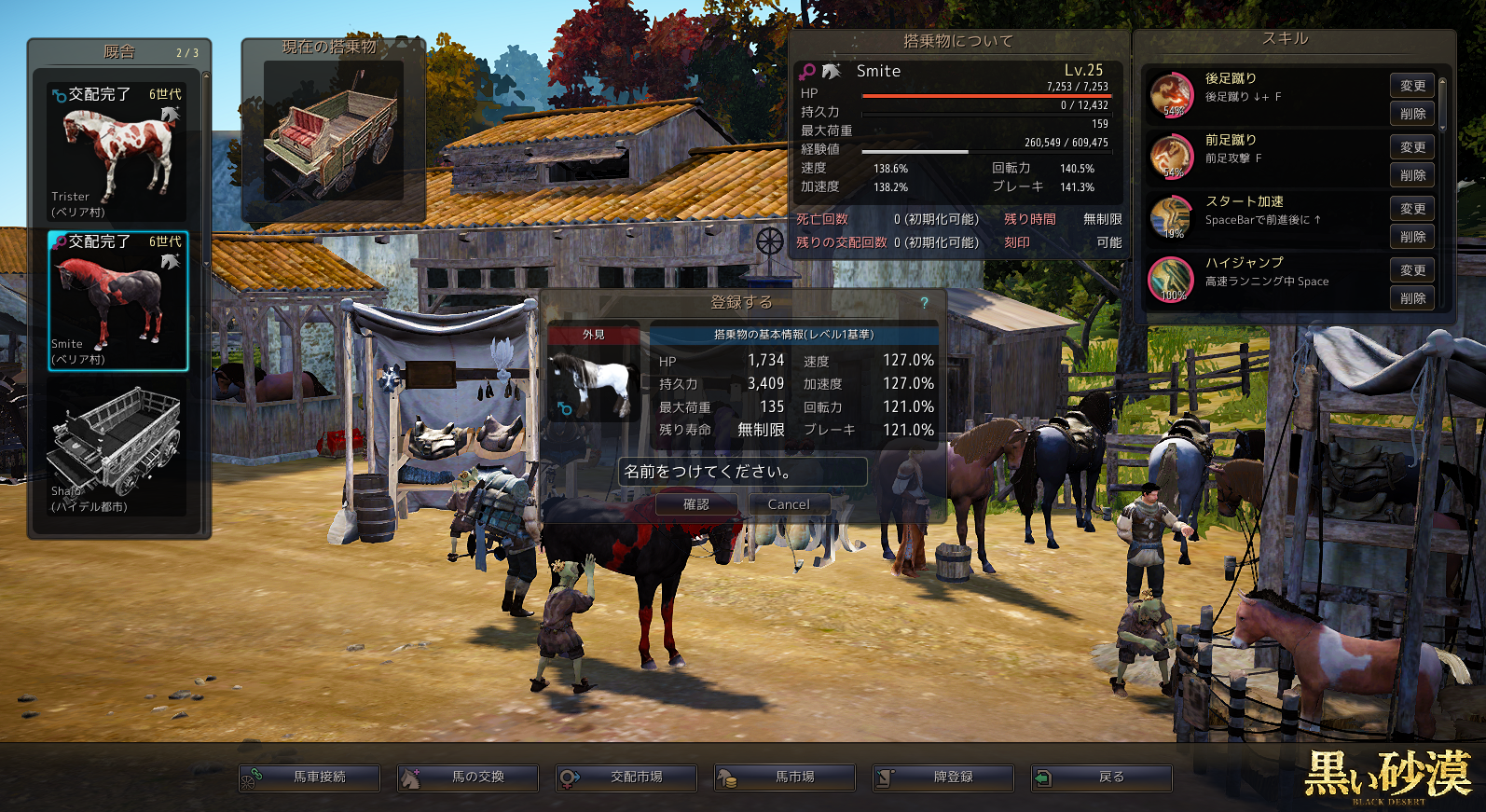Select the wagon stored in ハイデル都市

point(117,449)
